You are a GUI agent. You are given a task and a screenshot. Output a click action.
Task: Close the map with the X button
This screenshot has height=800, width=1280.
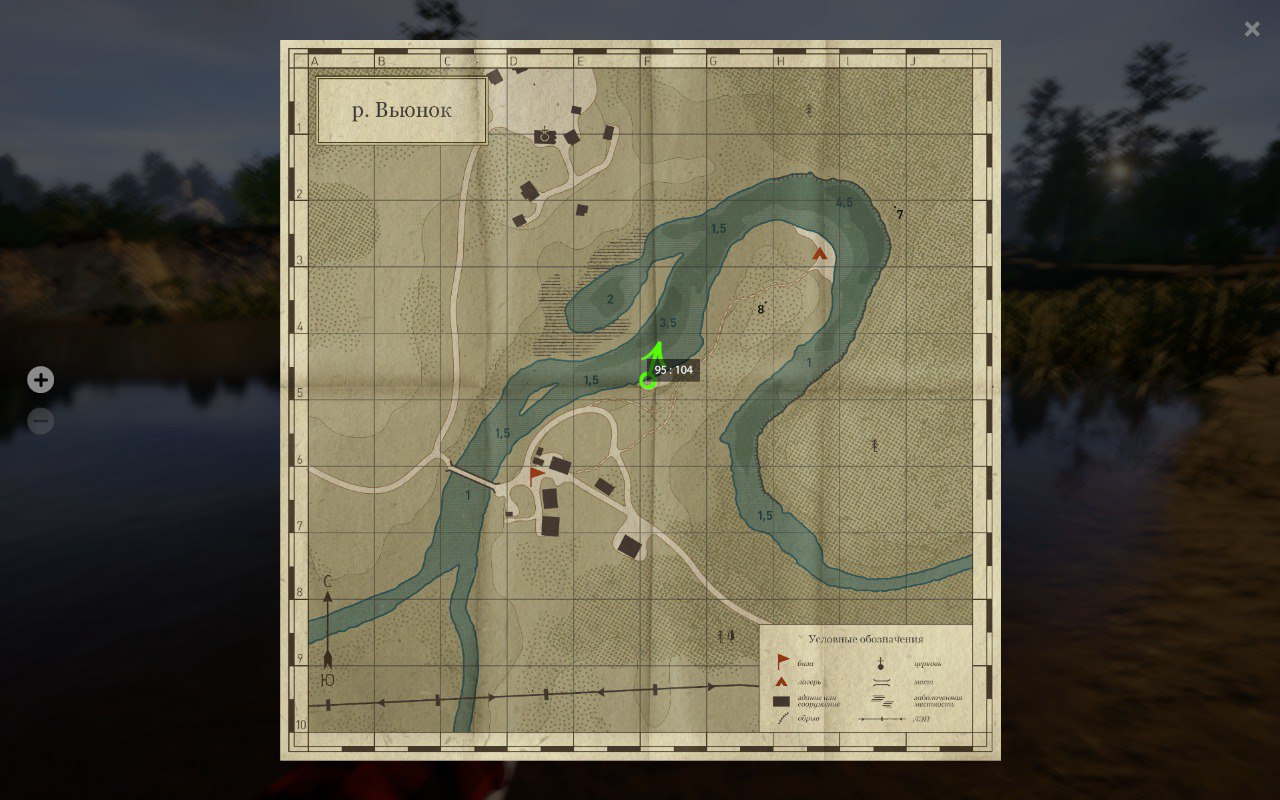pyautogui.click(x=1252, y=29)
